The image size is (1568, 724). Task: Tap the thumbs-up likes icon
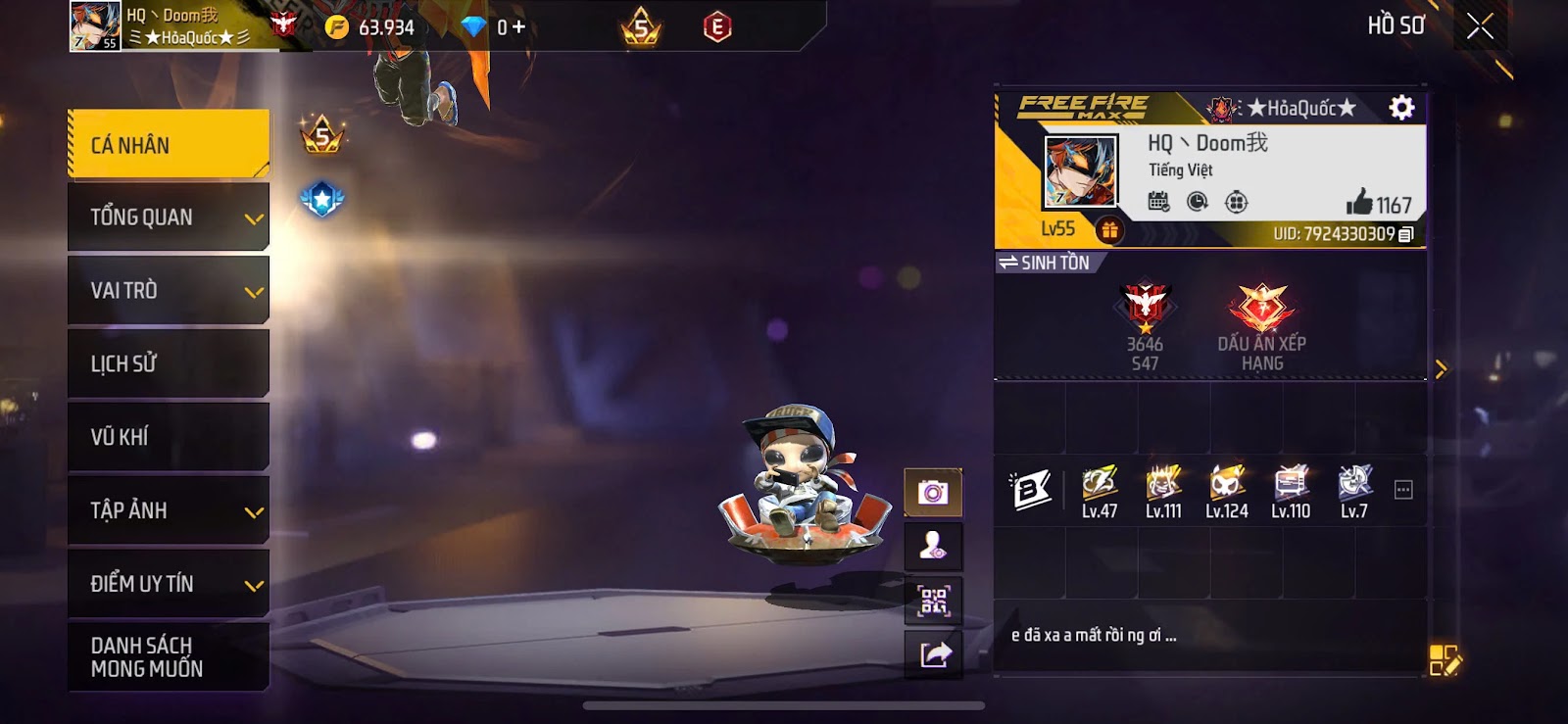click(x=1359, y=203)
